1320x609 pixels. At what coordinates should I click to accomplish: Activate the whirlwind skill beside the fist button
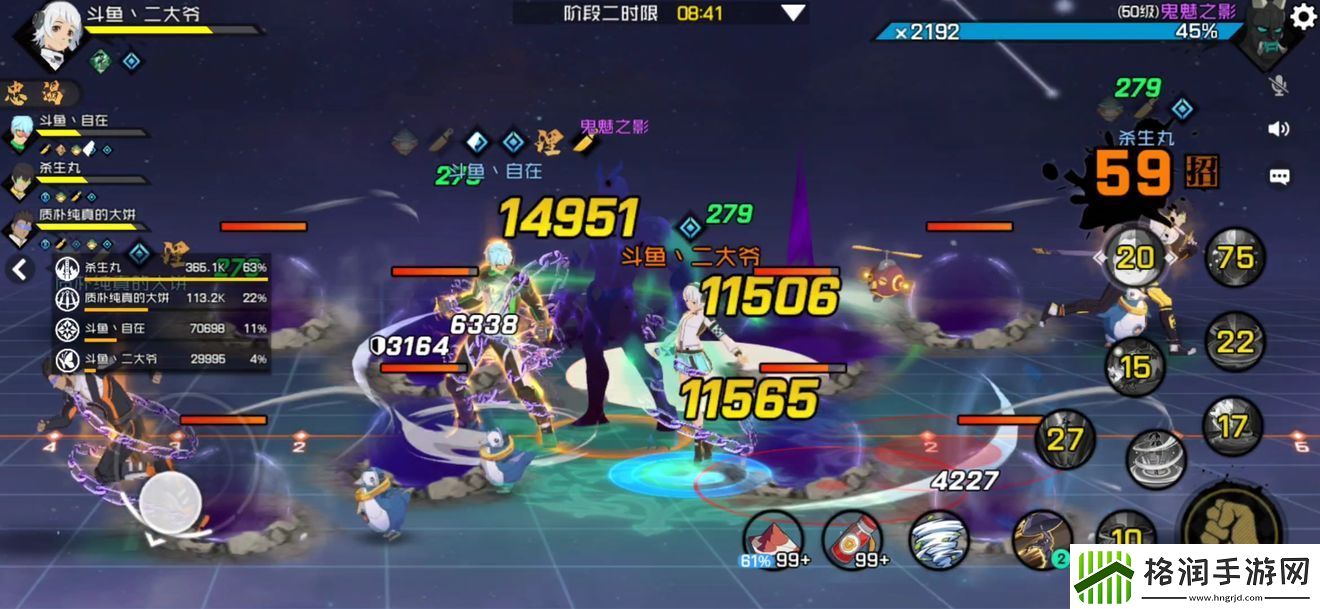[1156, 460]
